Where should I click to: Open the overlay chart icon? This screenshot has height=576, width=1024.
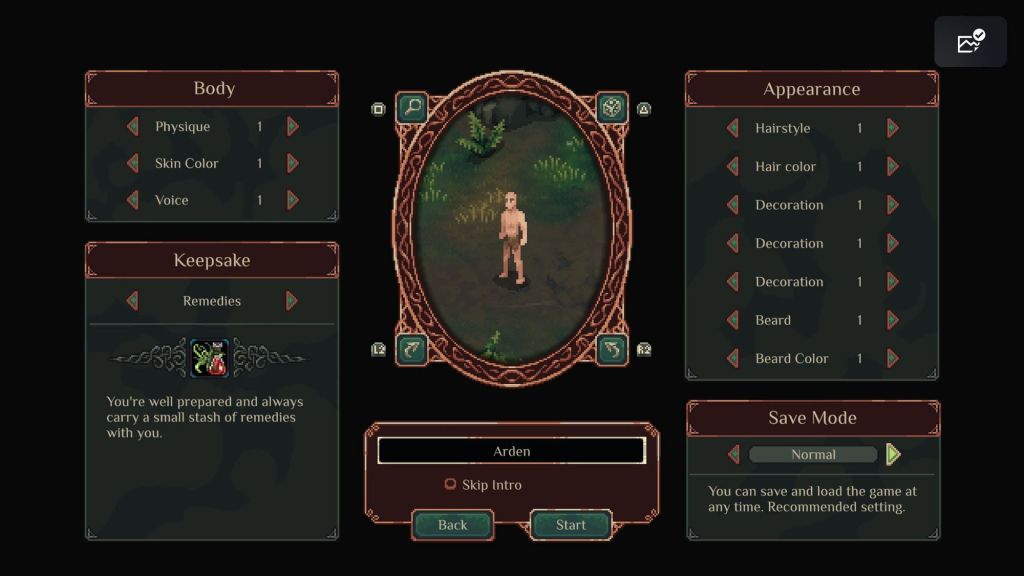(970, 42)
